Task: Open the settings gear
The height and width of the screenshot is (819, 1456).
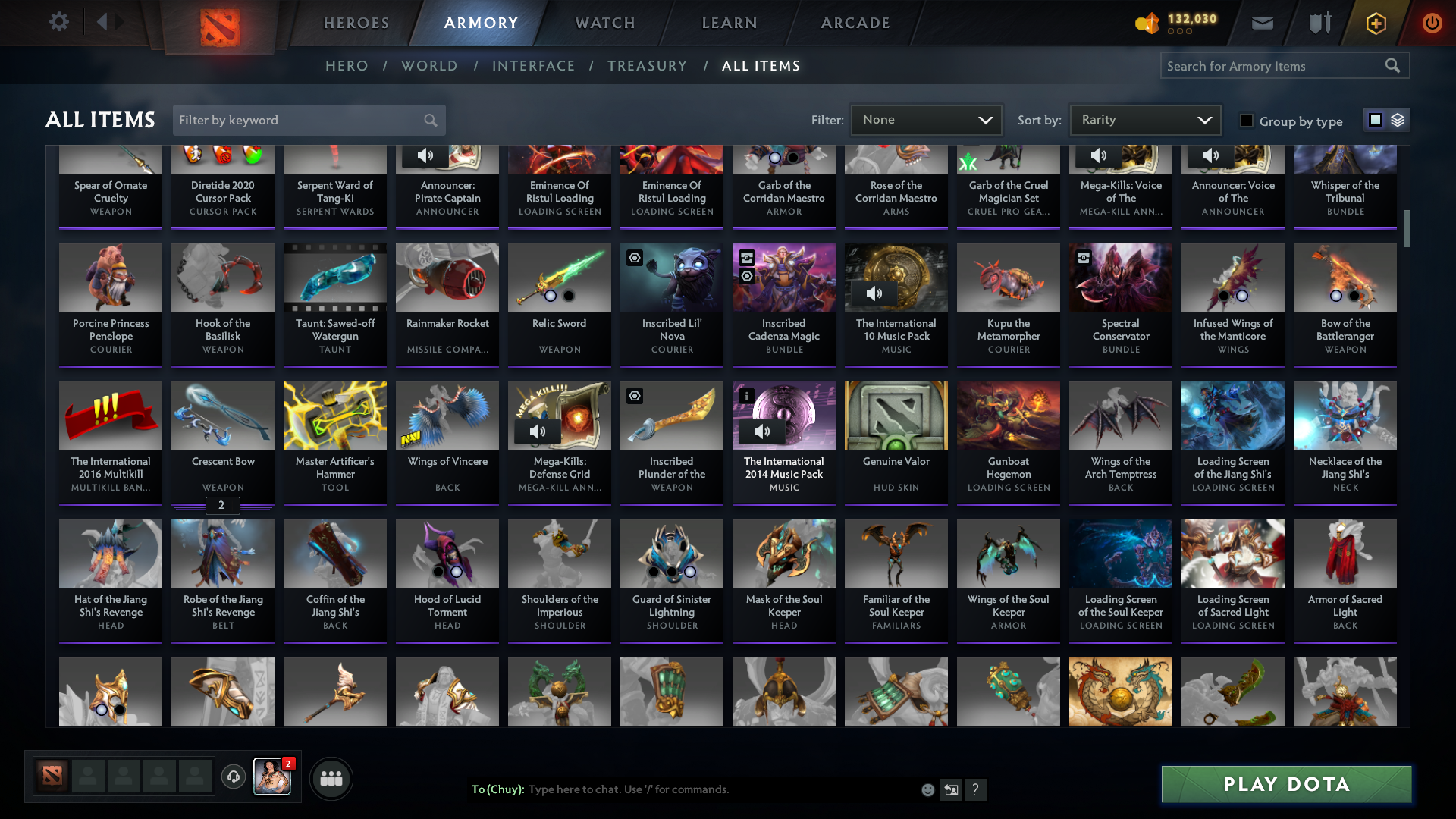Action: pos(59,22)
